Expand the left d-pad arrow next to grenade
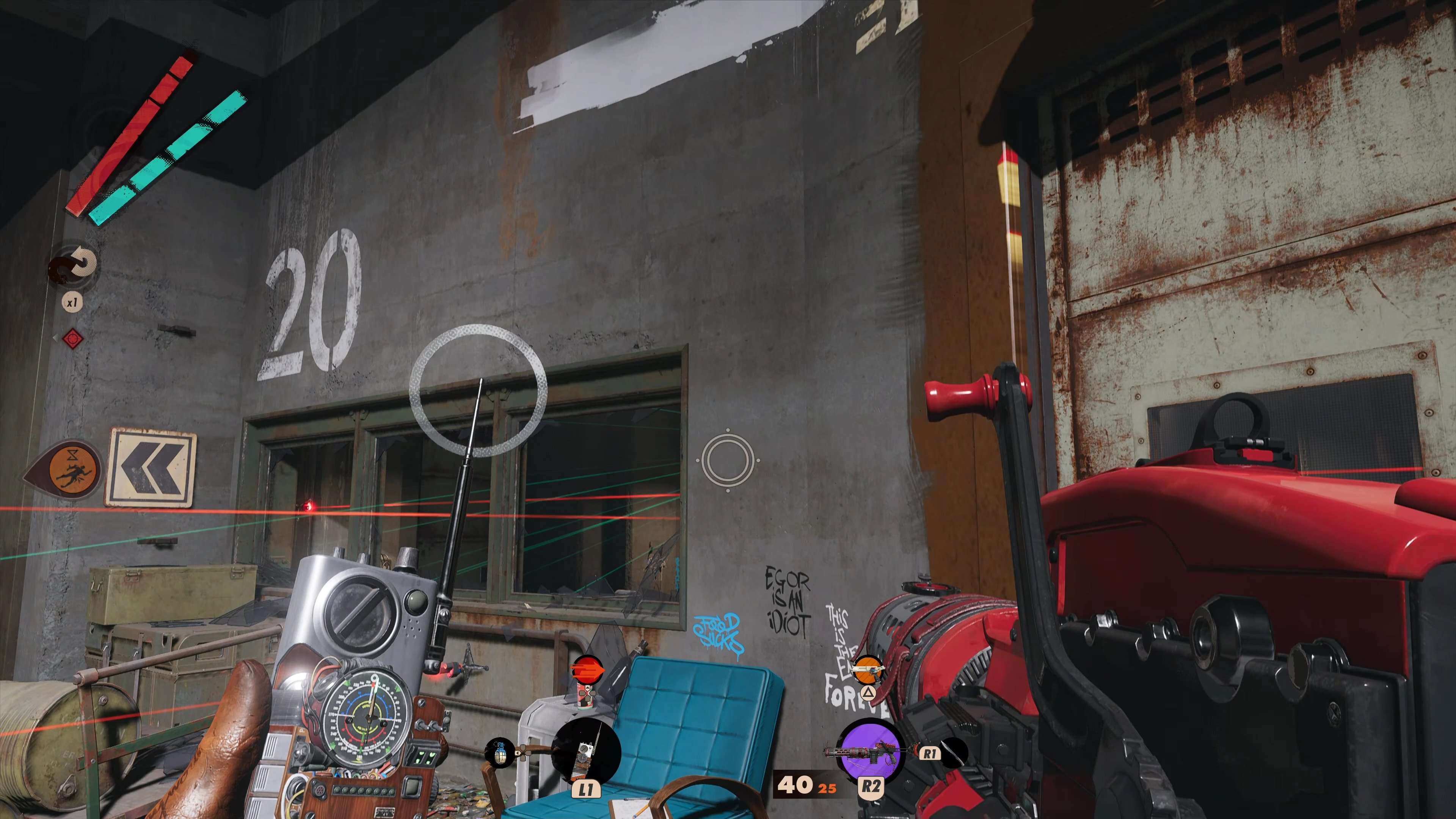This screenshot has height=819, width=1456. (x=518, y=753)
